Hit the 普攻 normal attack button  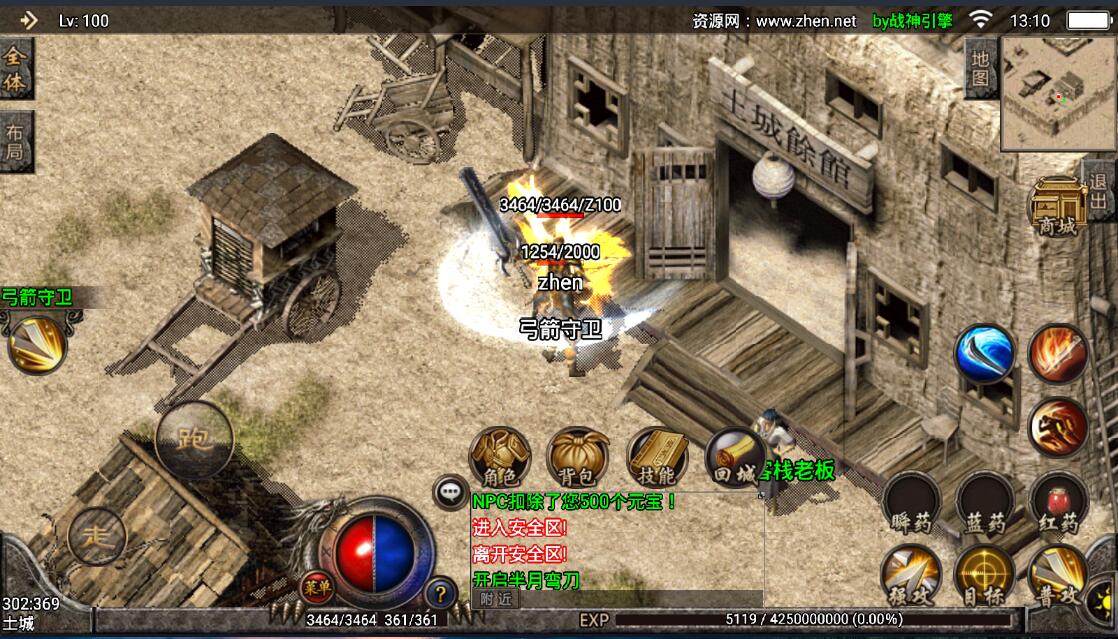(x=1058, y=575)
